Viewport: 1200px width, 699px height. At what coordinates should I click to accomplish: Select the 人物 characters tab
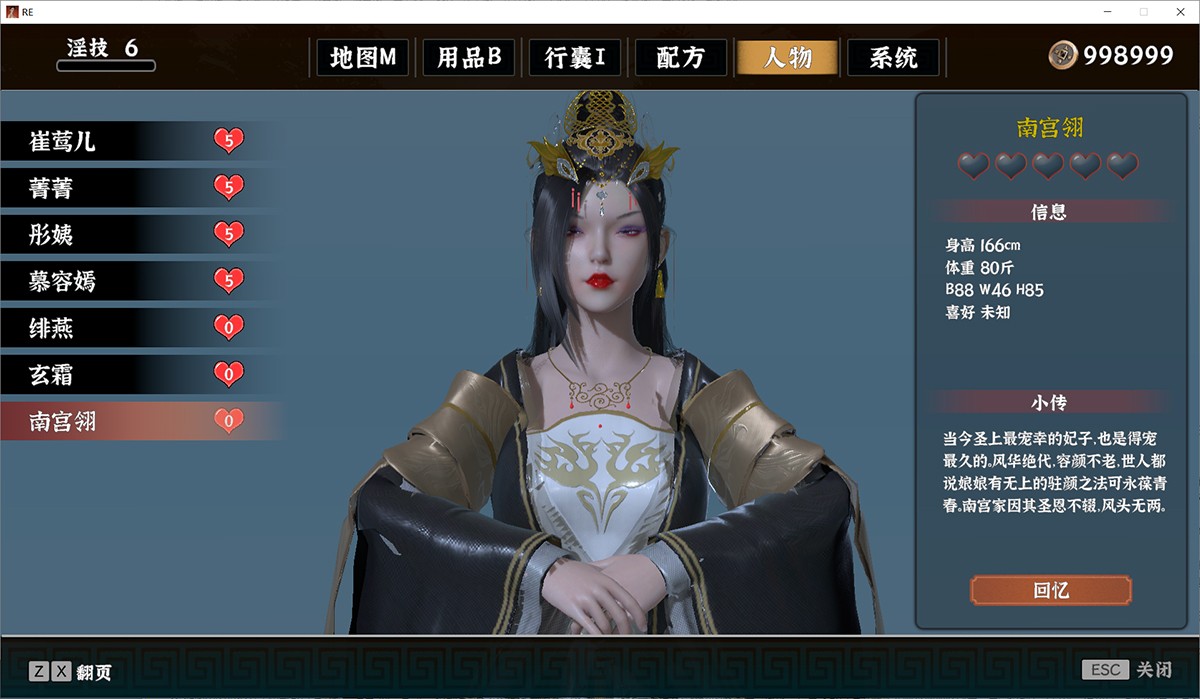(787, 58)
